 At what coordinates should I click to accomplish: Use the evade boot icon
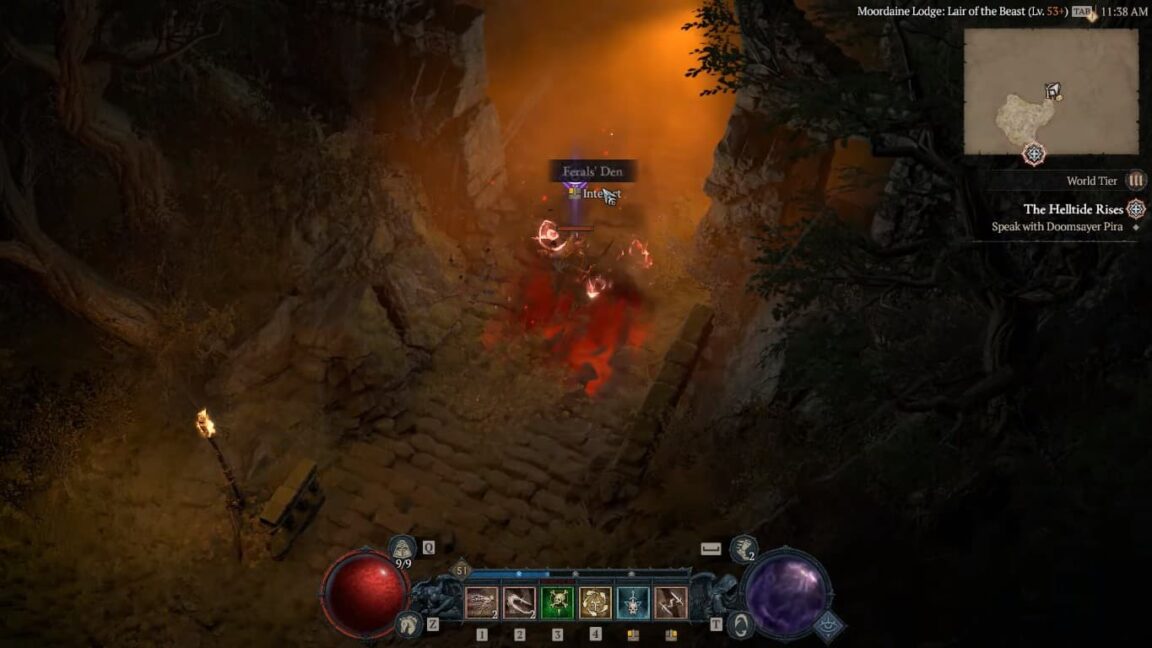click(743, 548)
